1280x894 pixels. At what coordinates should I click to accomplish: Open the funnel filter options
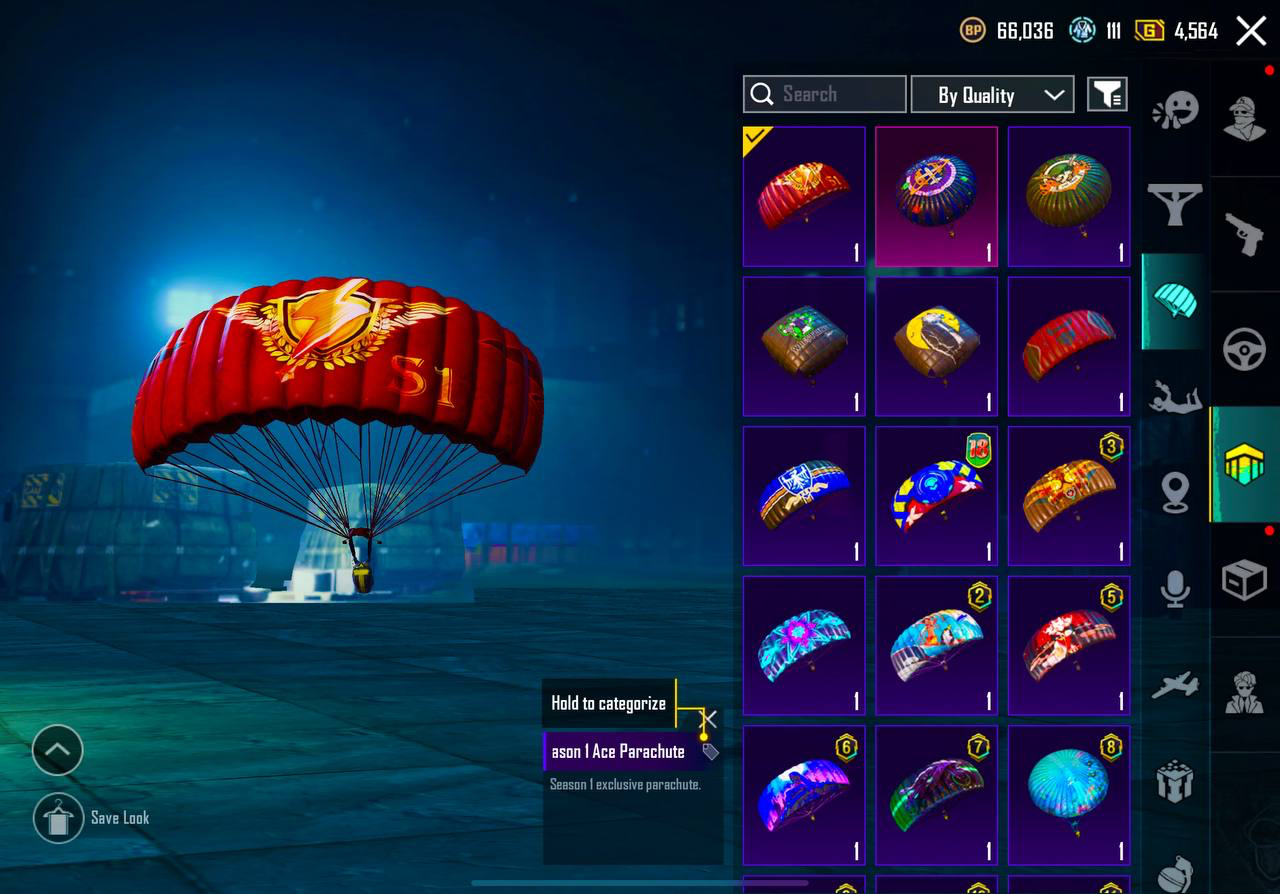pyautogui.click(x=1107, y=95)
